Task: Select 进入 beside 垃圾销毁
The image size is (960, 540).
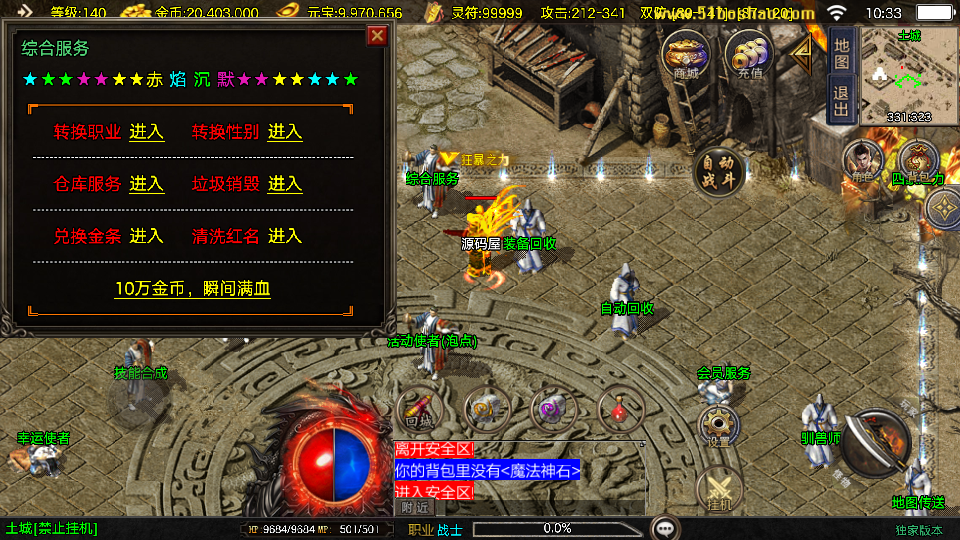Action: (285, 184)
